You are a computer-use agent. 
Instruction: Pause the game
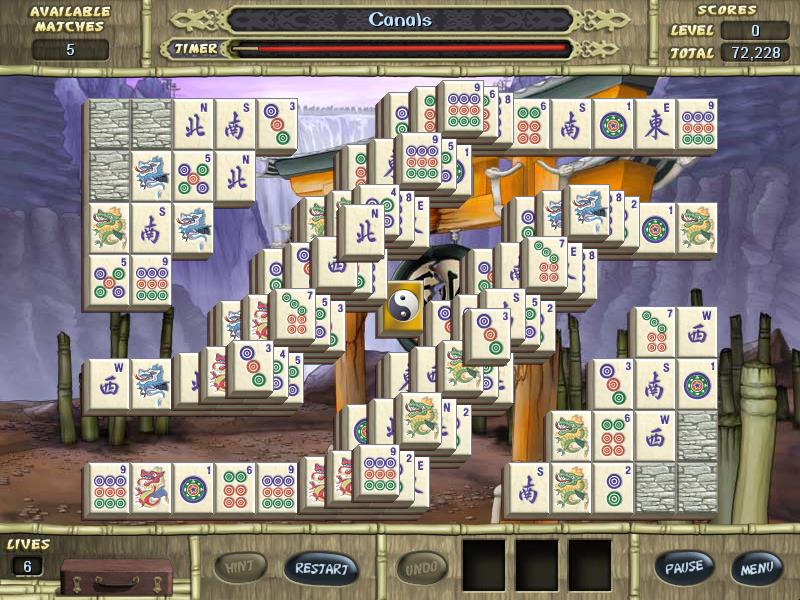[684, 567]
